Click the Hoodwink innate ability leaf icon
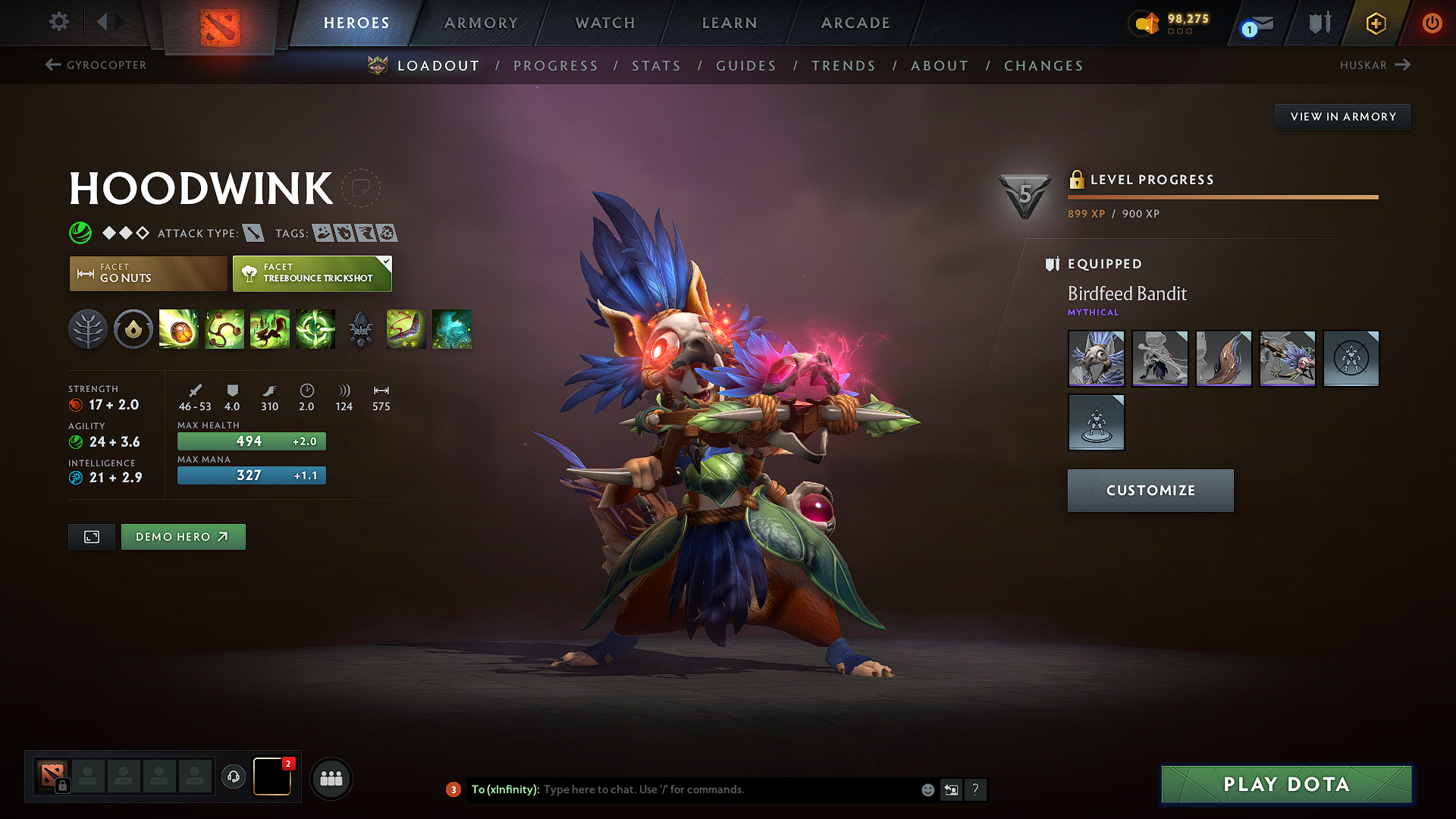 pyautogui.click(x=88, y=329)
